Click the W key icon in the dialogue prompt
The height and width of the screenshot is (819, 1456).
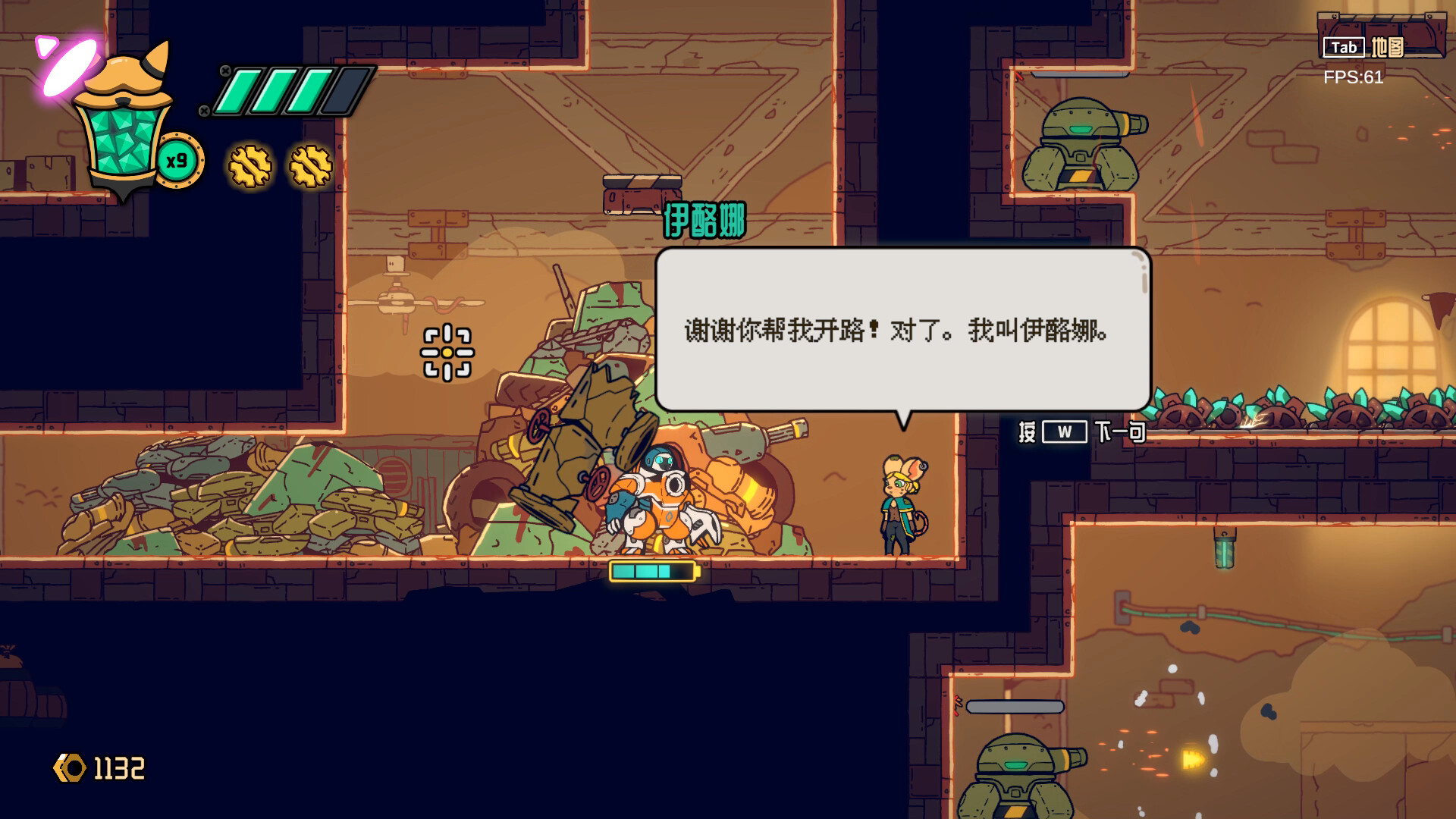tap(1065, 430)
